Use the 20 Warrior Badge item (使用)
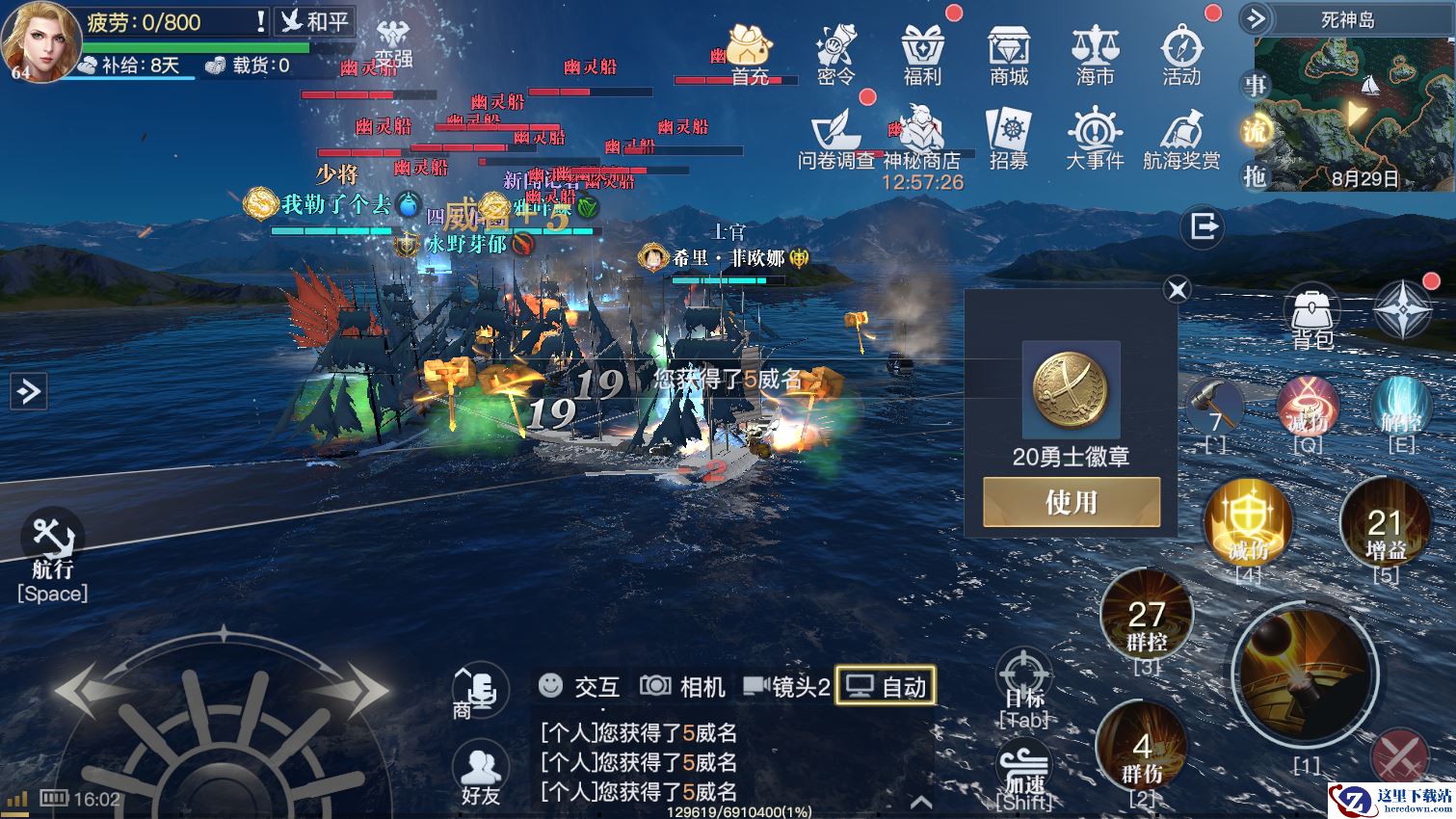This screenshot has height=819, width=1456. (1071, 502)
